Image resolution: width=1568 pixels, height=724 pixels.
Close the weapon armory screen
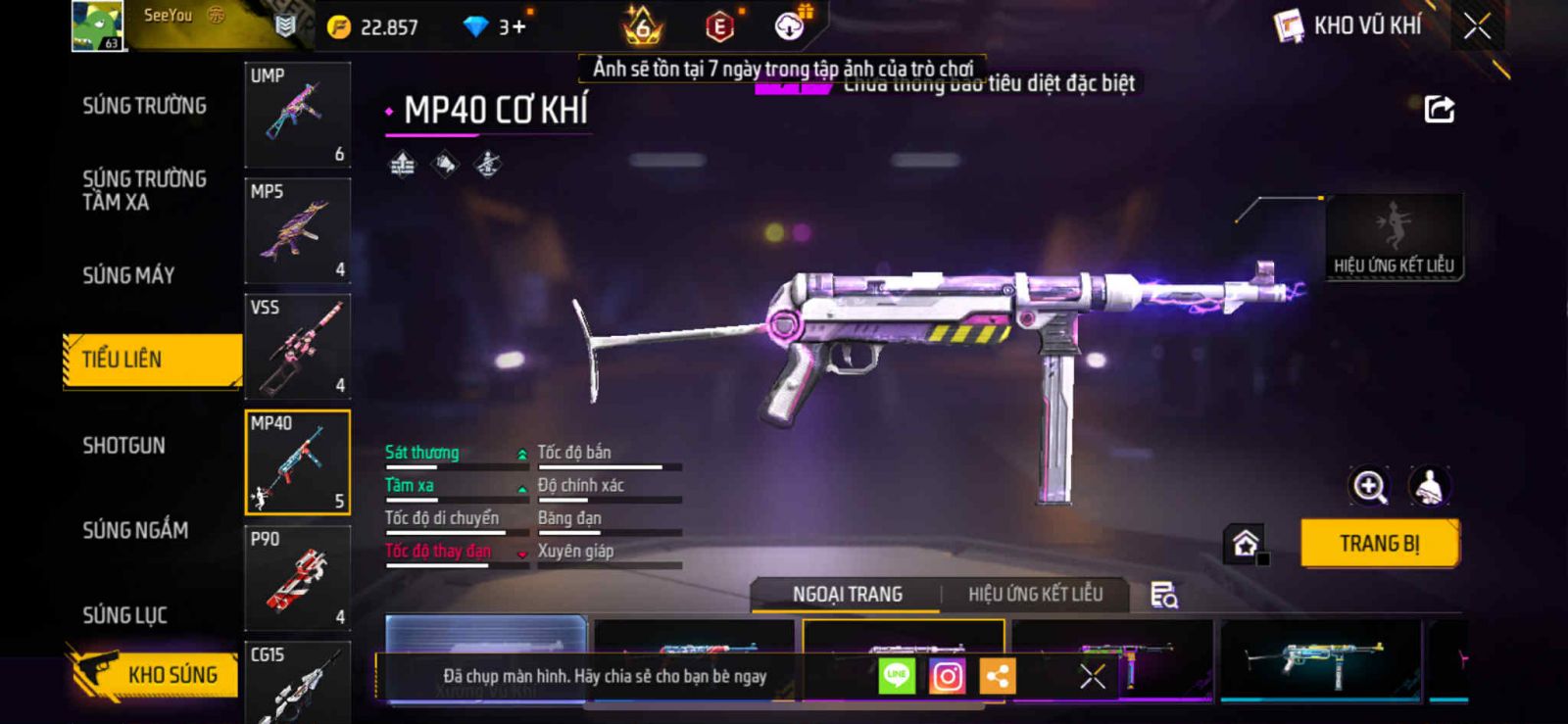[x=1477, y=26]
